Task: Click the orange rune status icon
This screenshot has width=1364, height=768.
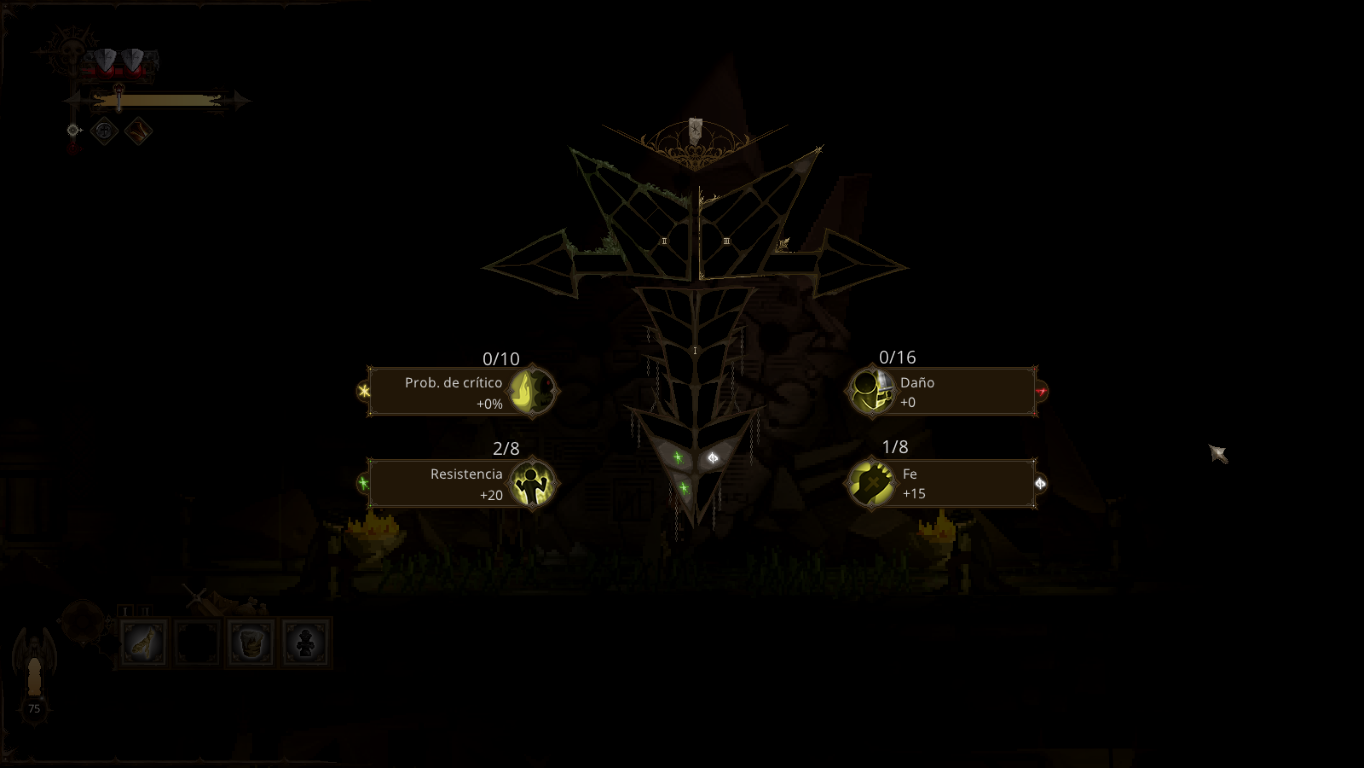Action: [138, 130]
